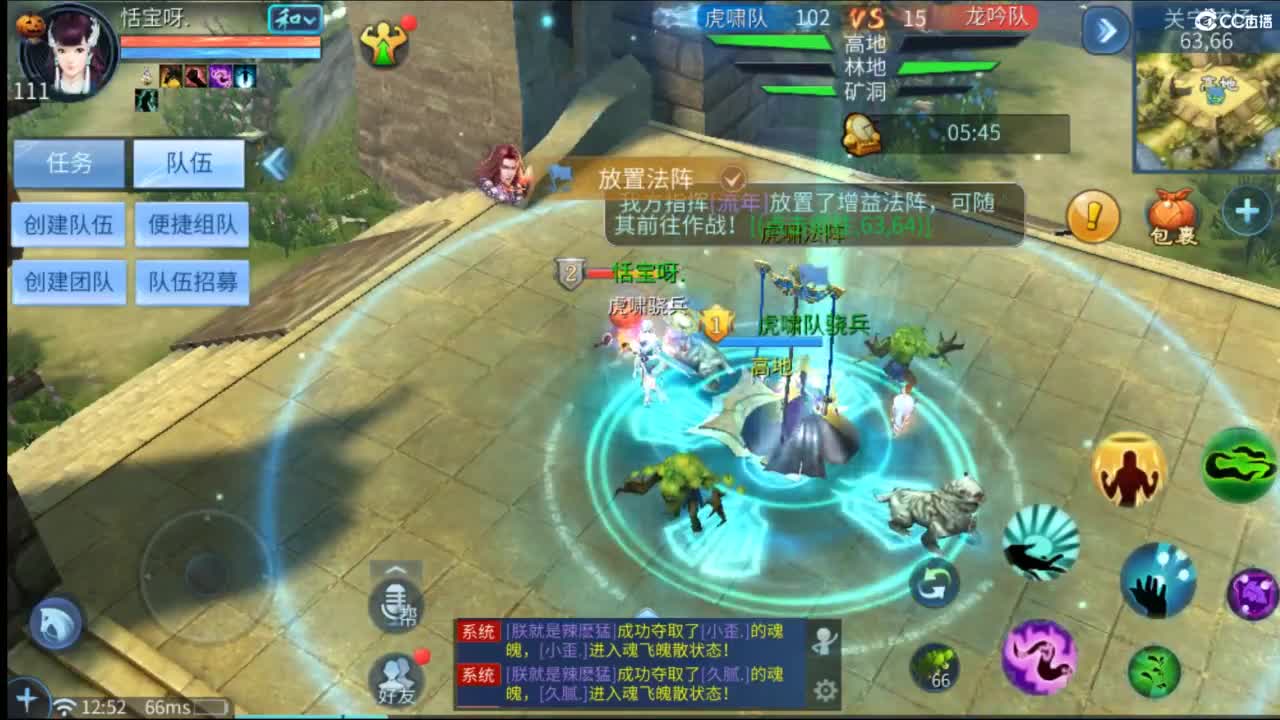The height and width of the screenshot is (720, 1280).
Task: Click the red health bar of 恬宝呀
Action: click(x=220, y=41)
